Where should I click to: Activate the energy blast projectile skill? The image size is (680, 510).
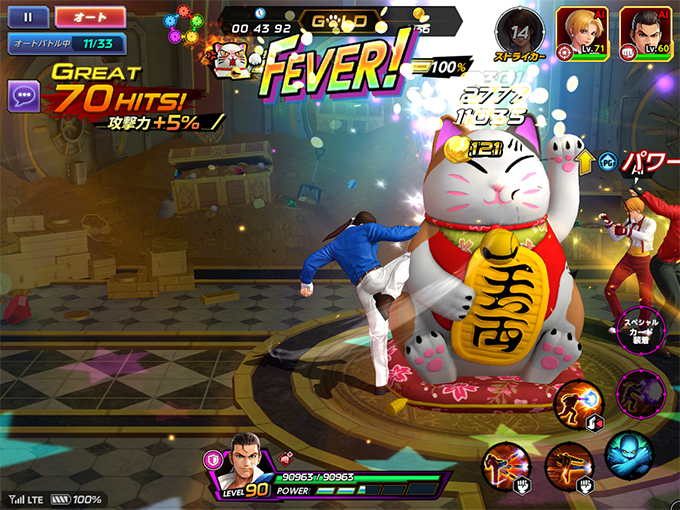pos(579,403)
